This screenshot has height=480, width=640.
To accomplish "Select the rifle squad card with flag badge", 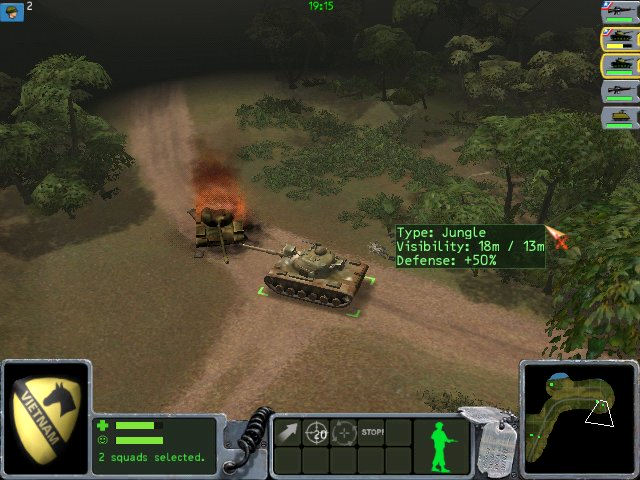I will point(619,13).
